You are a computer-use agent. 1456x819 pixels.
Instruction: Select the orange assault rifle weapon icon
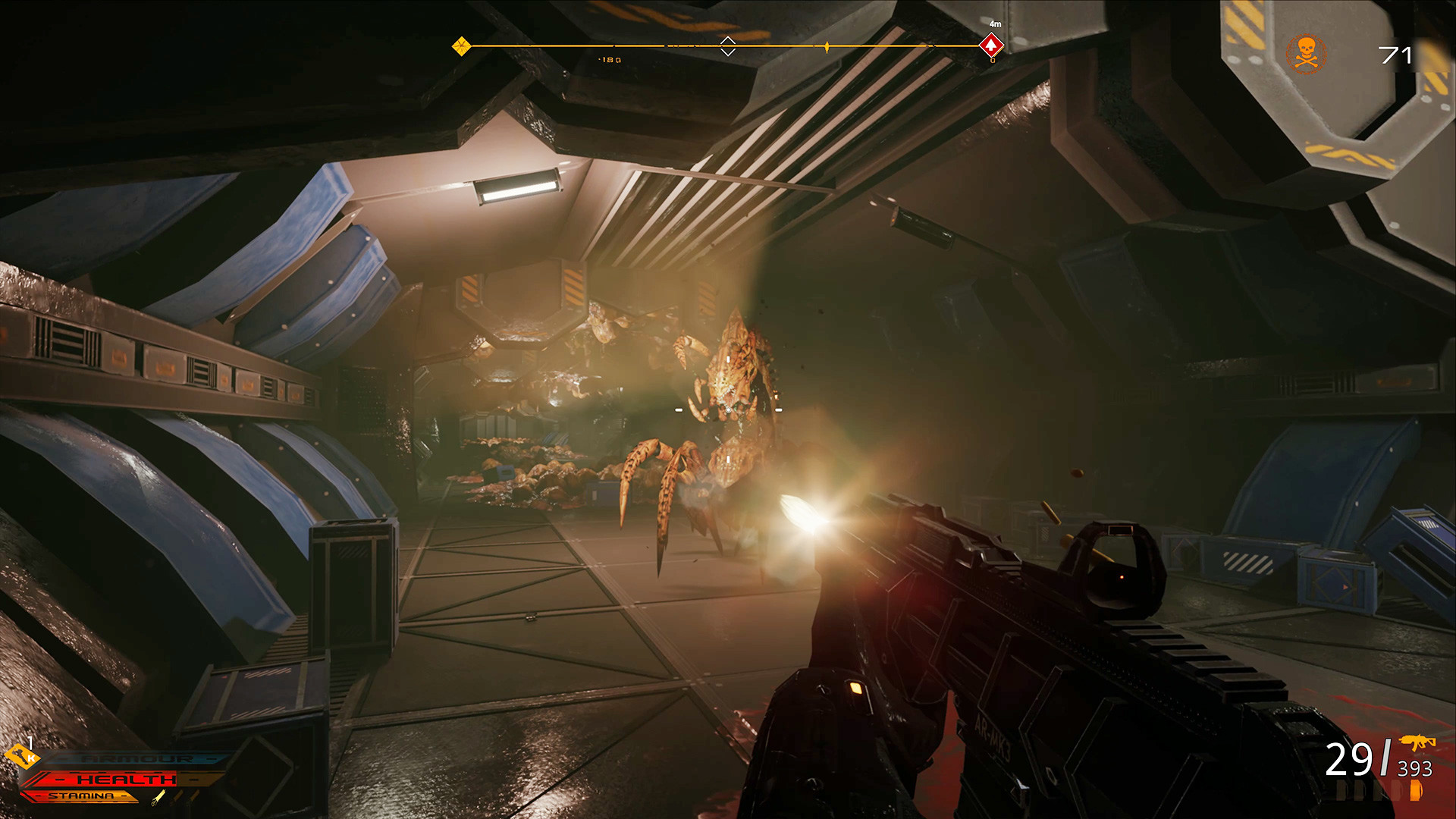[x=1417, y=742]
